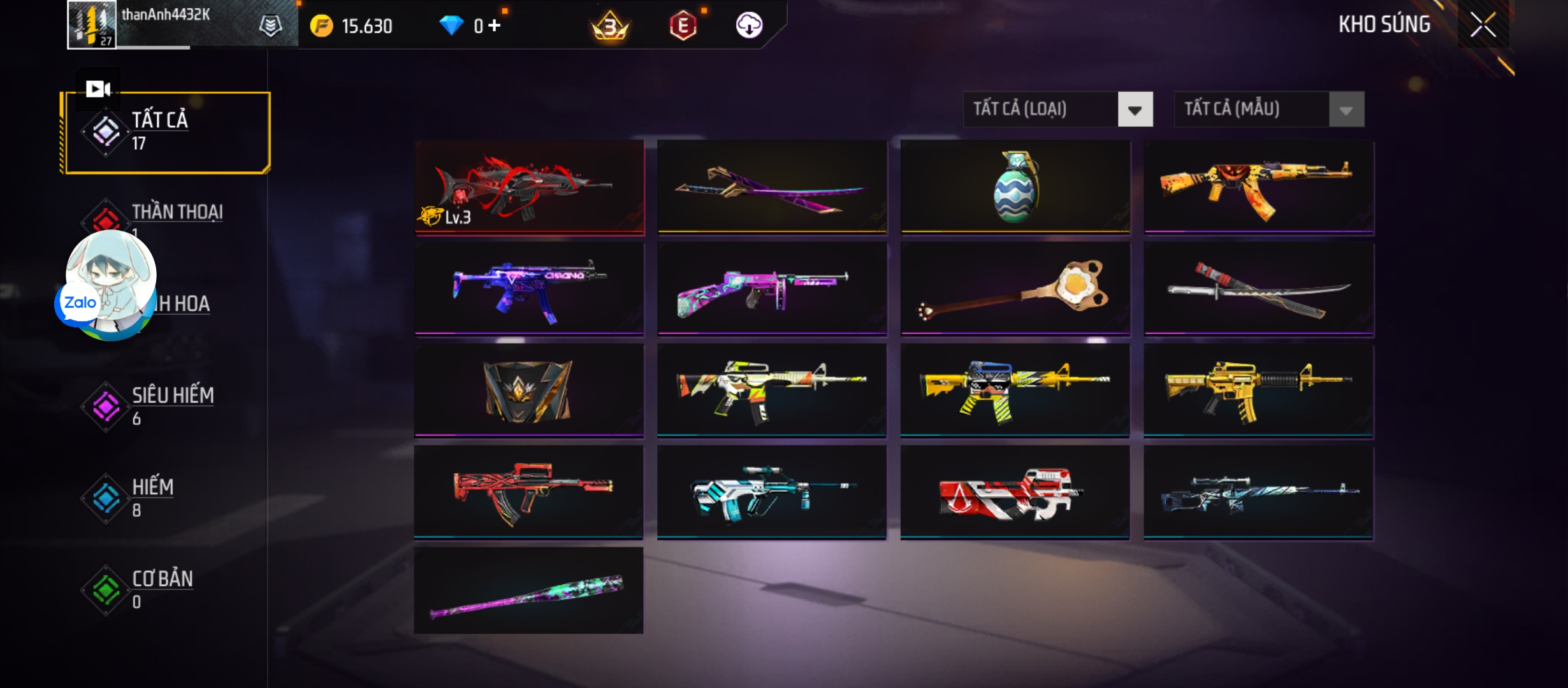Show the Cơ Bản rarity tab
The image size is (1568, 688).
(x=162, y=588)
